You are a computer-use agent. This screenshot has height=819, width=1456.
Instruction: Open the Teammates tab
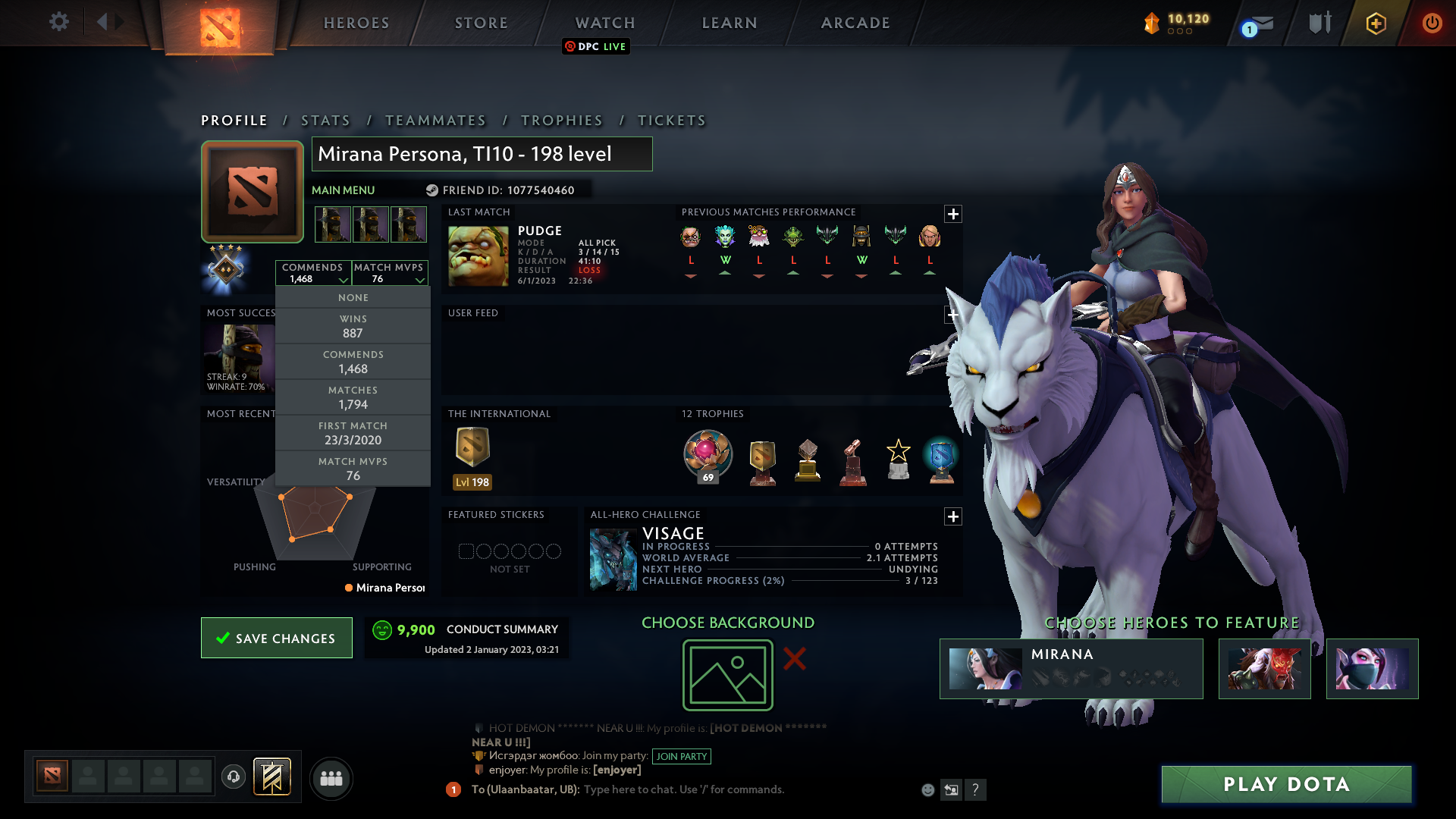[x=436, y=120]
